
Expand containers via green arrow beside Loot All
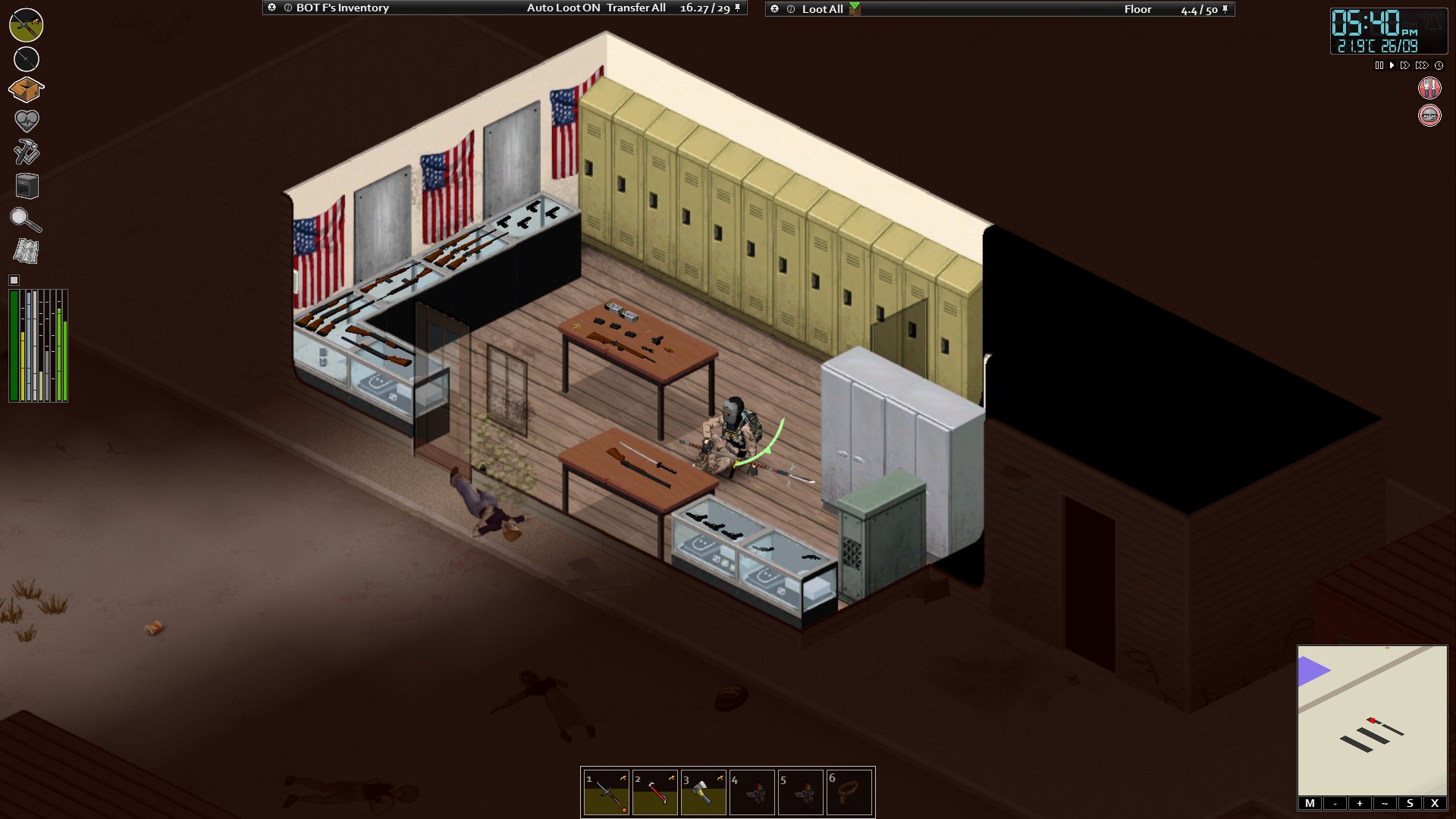(855, 9)
